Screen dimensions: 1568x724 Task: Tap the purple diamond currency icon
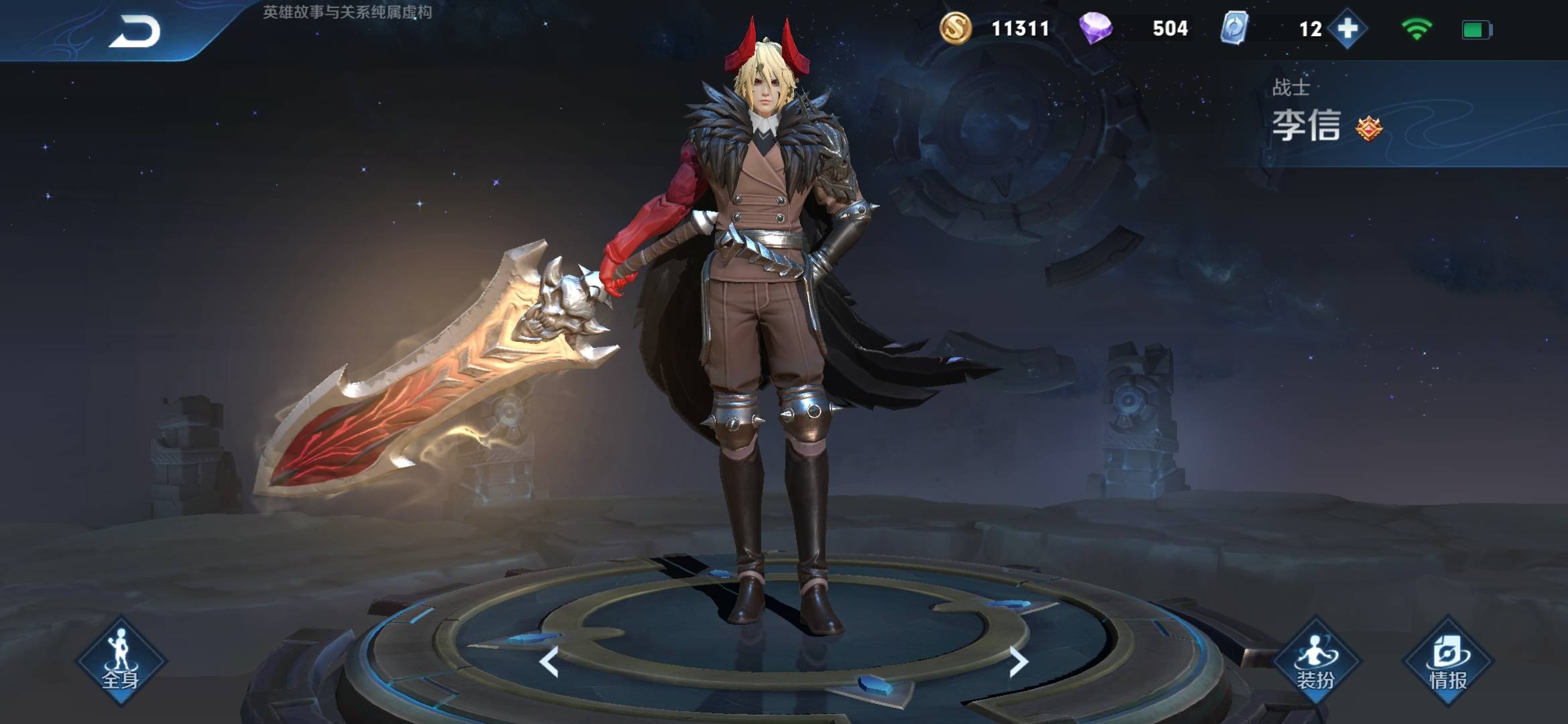pyautogui.click(x=1096, y=29)
